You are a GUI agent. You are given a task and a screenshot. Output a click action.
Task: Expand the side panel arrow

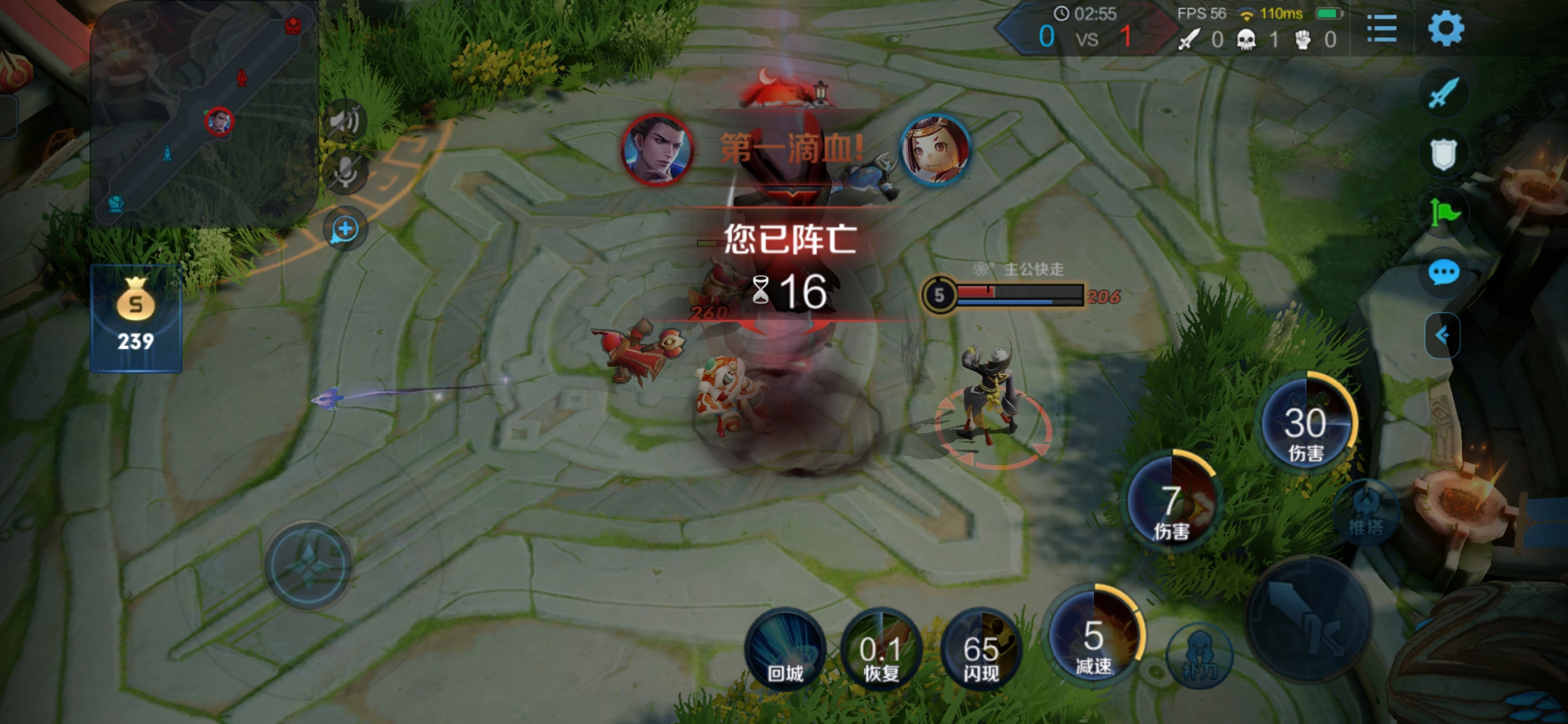pyautogui.click(x=1442, y=336)
